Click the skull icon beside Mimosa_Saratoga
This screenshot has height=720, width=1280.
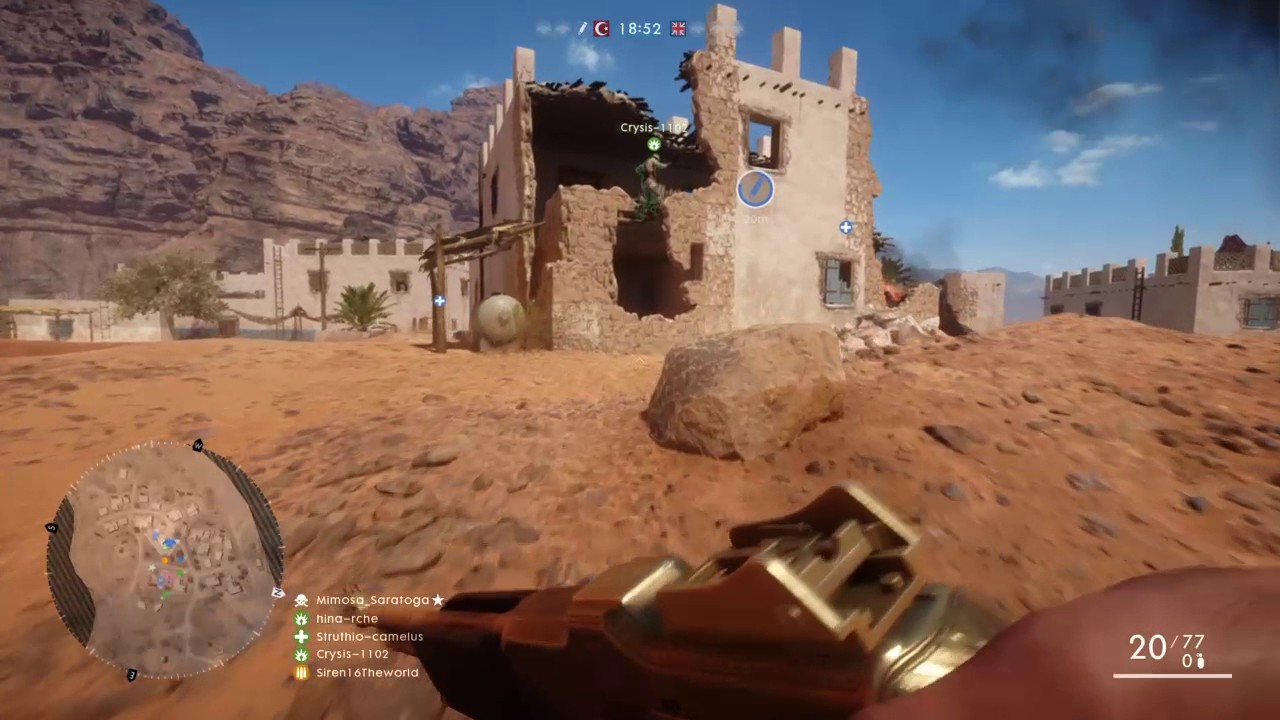pos(301,599)
